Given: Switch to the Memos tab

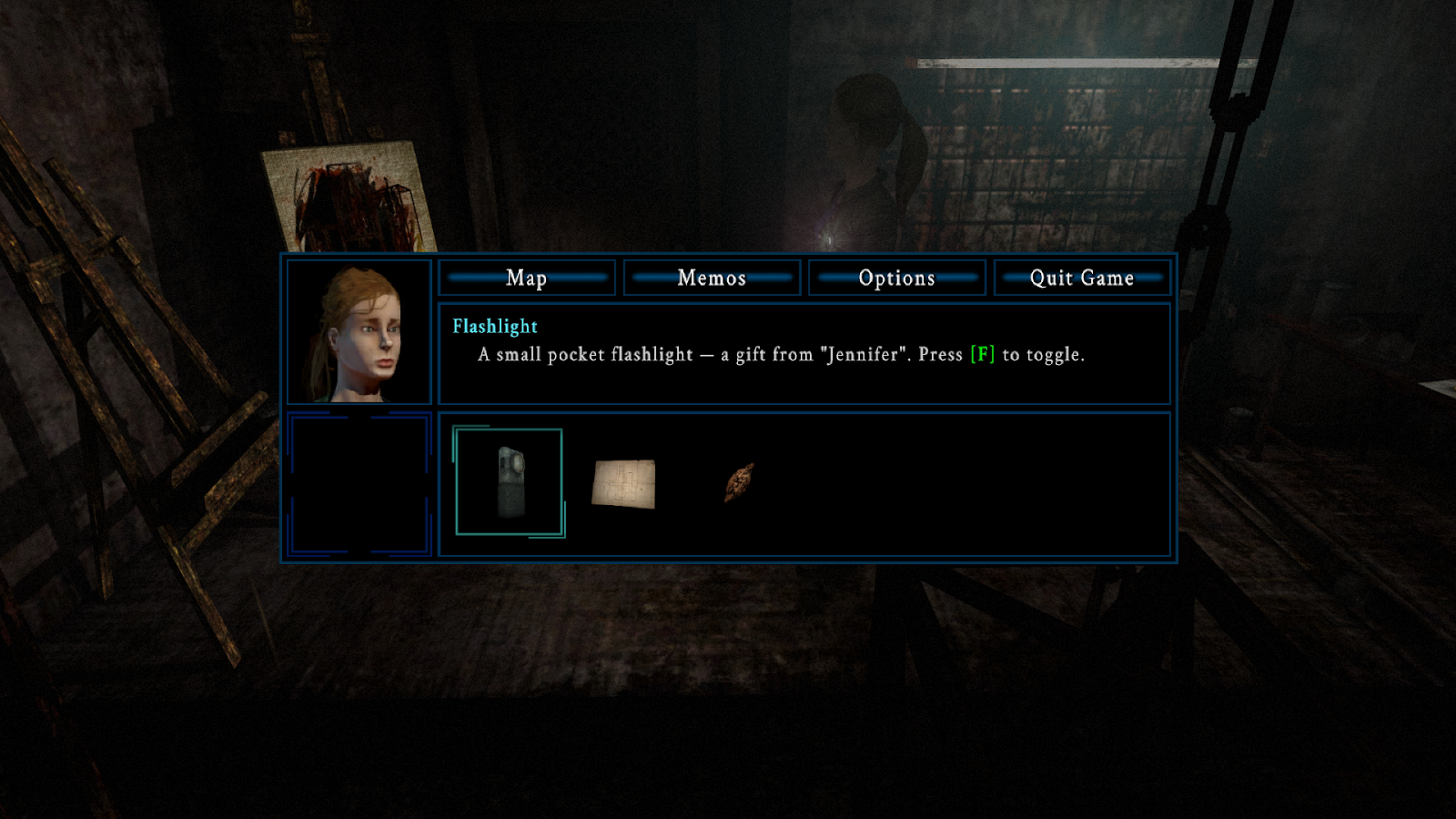Looking at the screenshot, I should [x=712, y=278].
